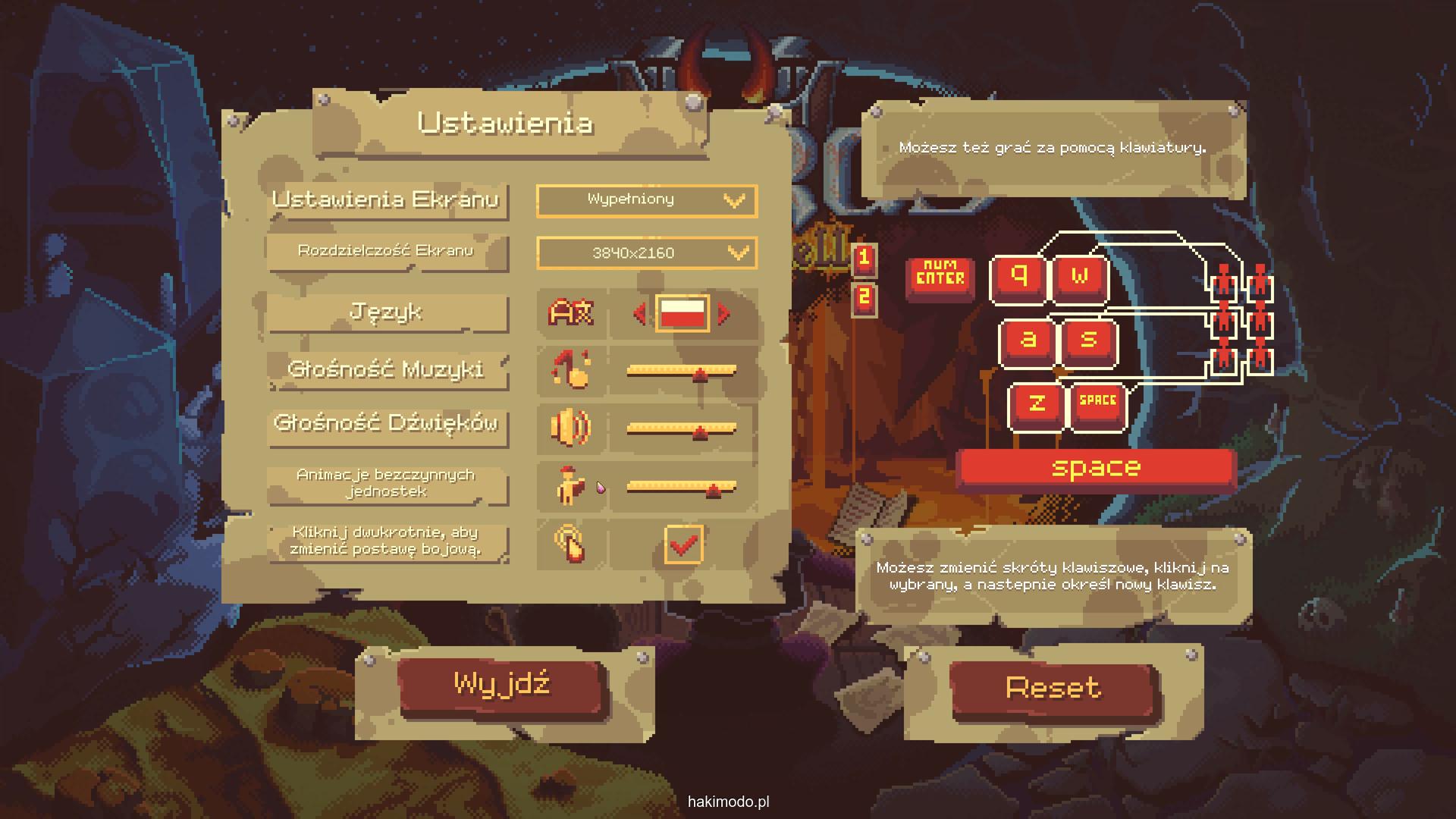
Task: Rebind the small SPACE key shortcut
Action: coord(1097,404)
